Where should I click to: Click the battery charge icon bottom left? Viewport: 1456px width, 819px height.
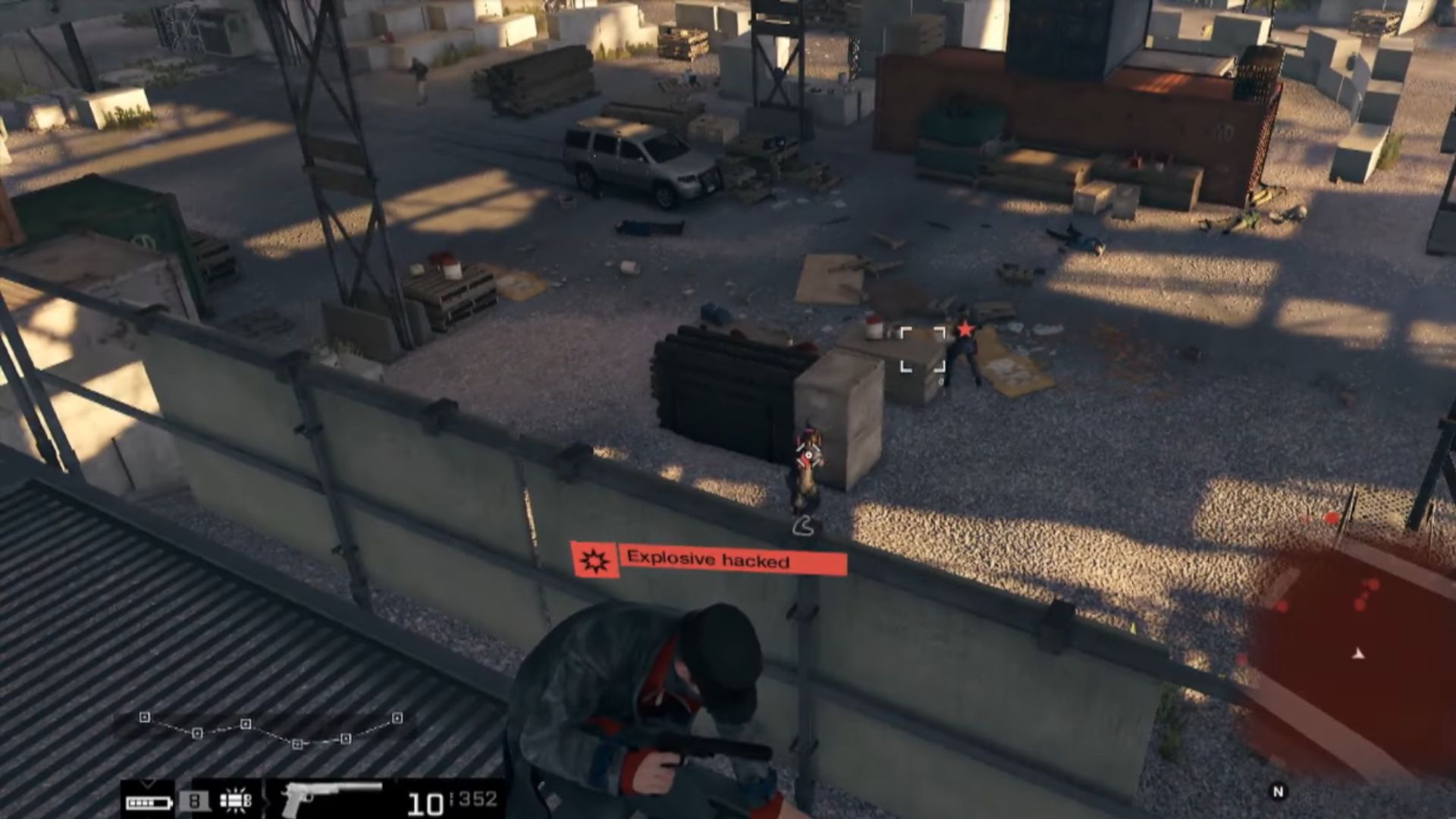click(149, 802)
